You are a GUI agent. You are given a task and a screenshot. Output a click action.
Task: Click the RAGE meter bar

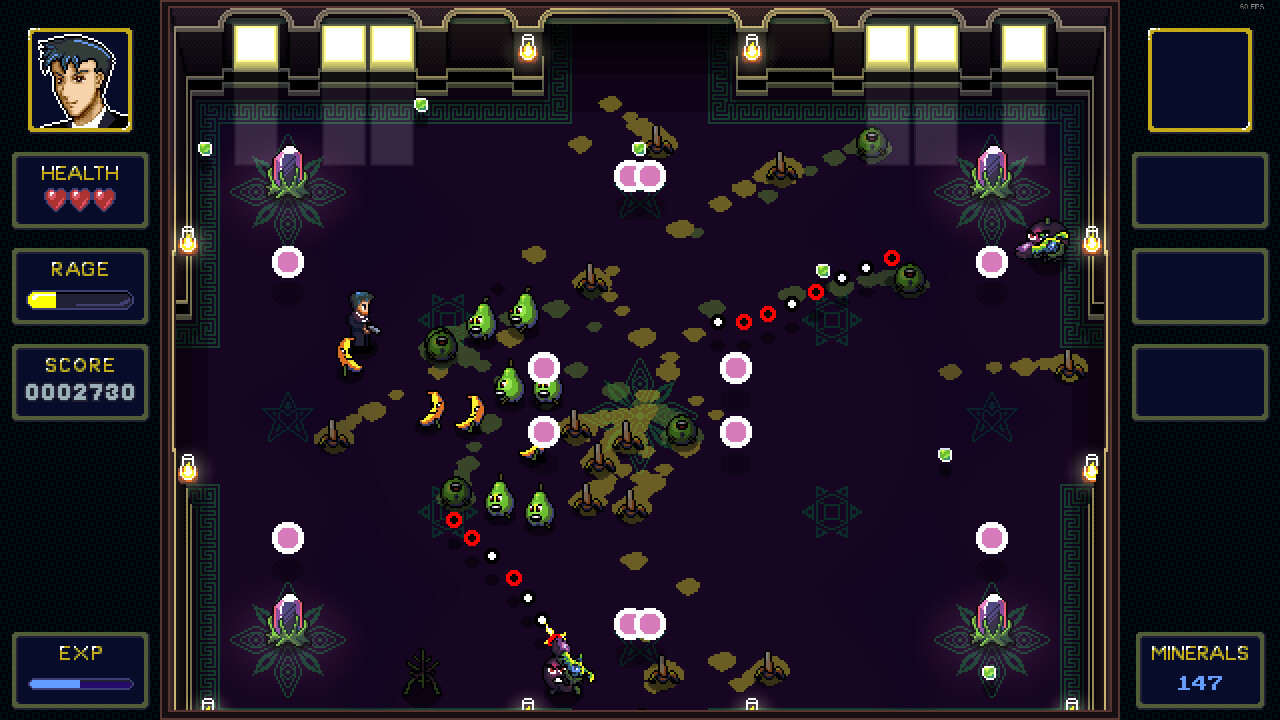(x=80, y=298)
